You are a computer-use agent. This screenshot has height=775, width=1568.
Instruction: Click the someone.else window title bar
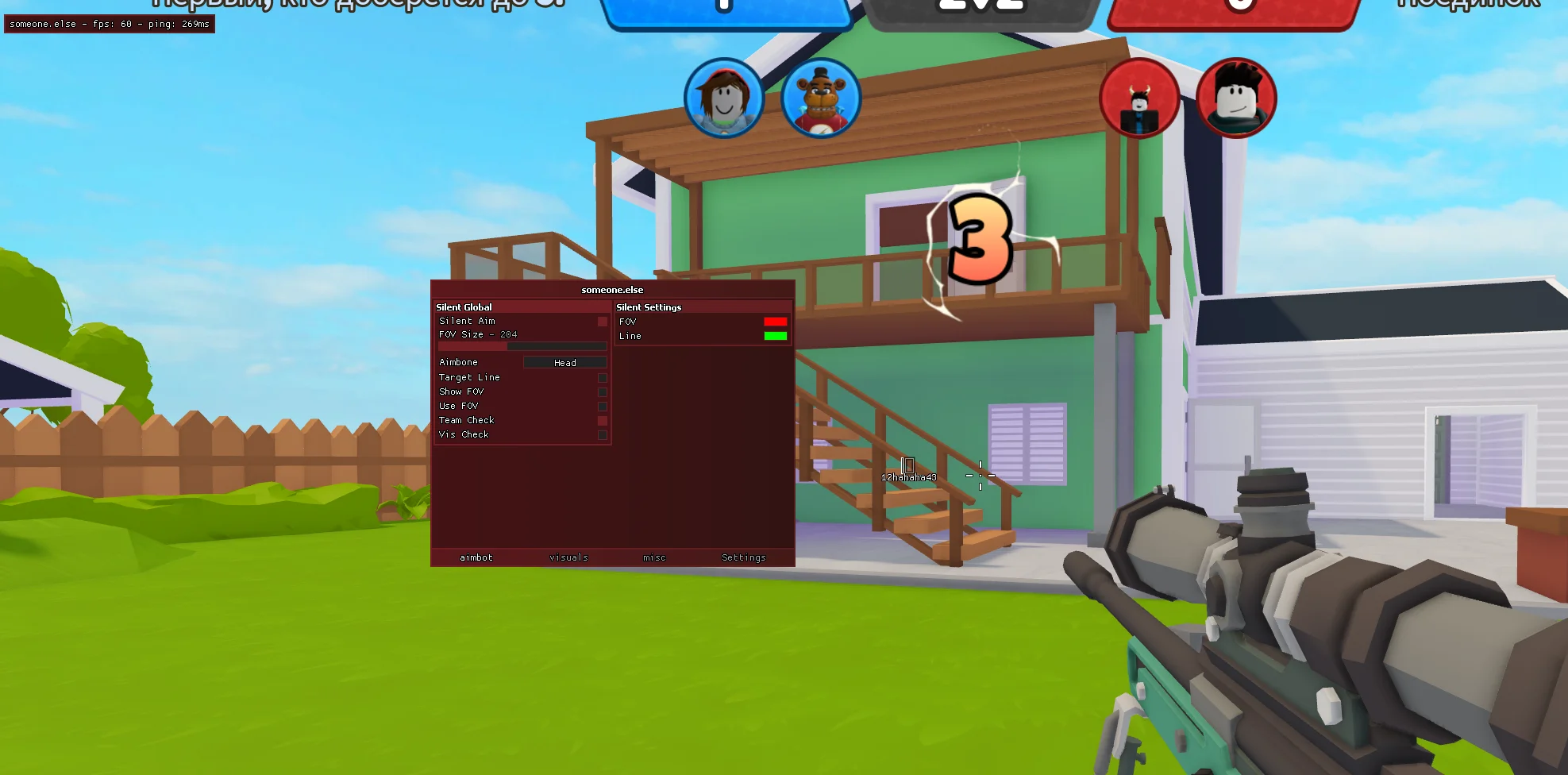click(612, 290)
